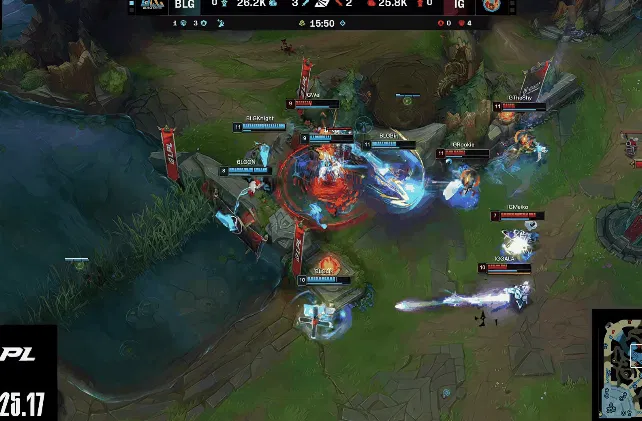Select the BLG team logo

pos(152,6)
